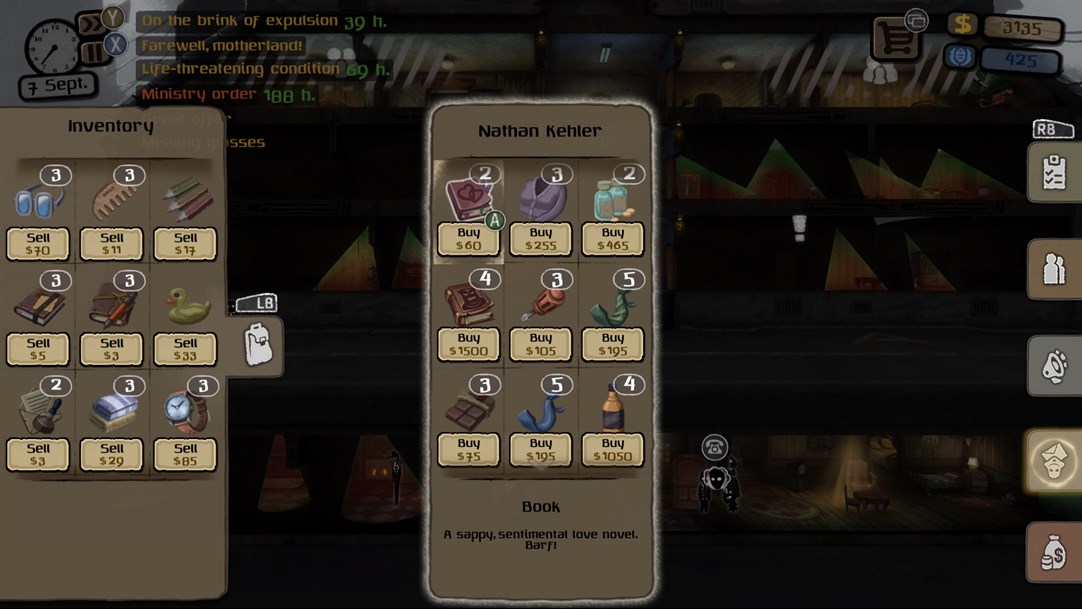
Task: Open the money bag side tab
Action: coord(1053,553)
